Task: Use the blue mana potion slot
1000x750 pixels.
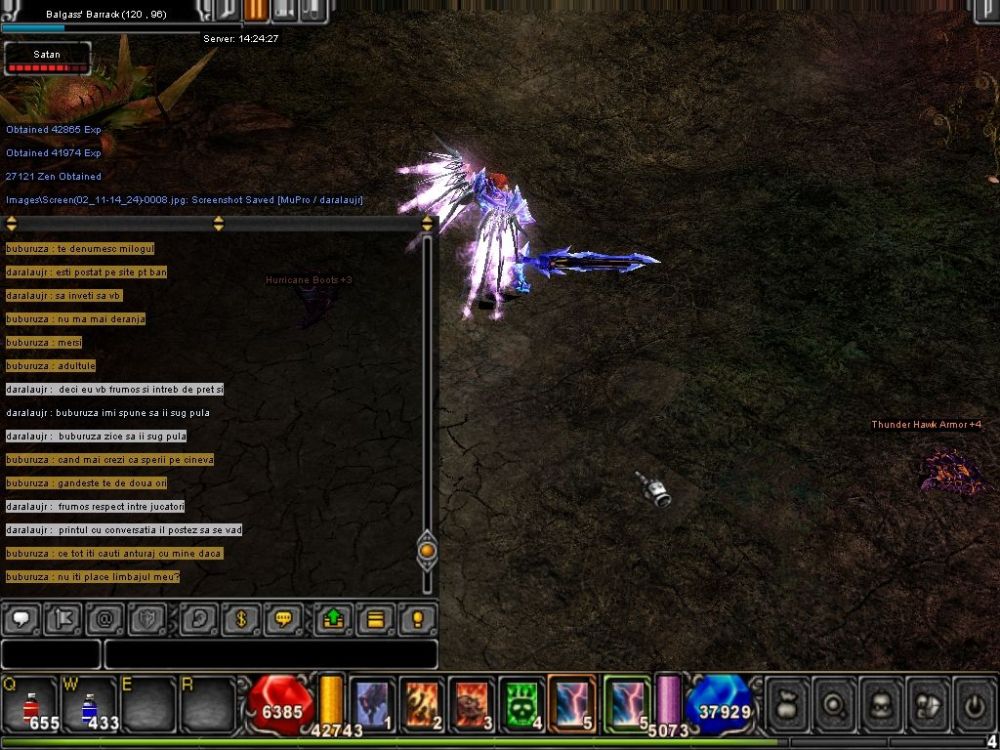Action: click(x=89, y=703)
